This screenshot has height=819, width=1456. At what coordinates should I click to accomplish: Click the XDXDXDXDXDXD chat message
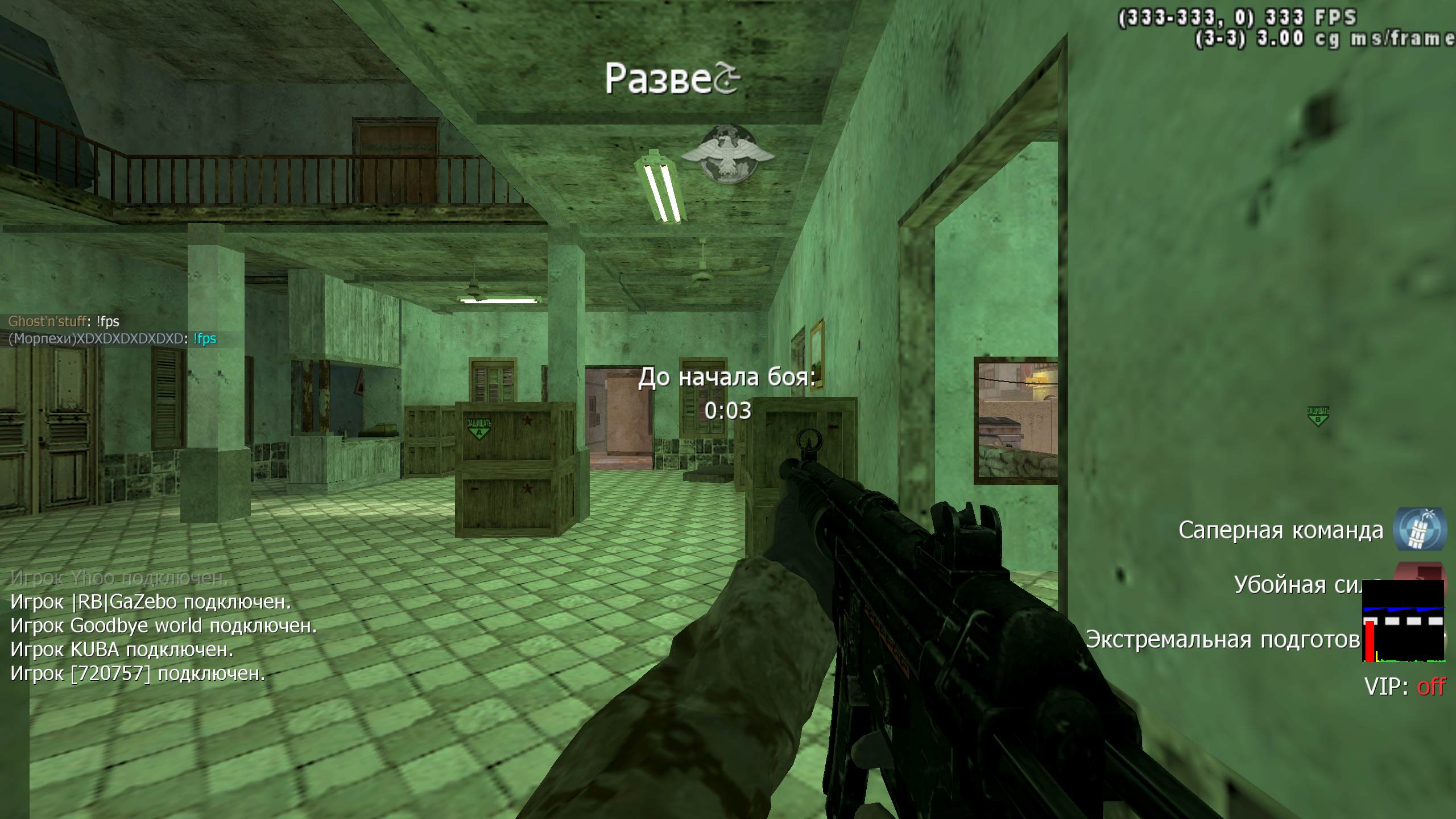[112, 339]
